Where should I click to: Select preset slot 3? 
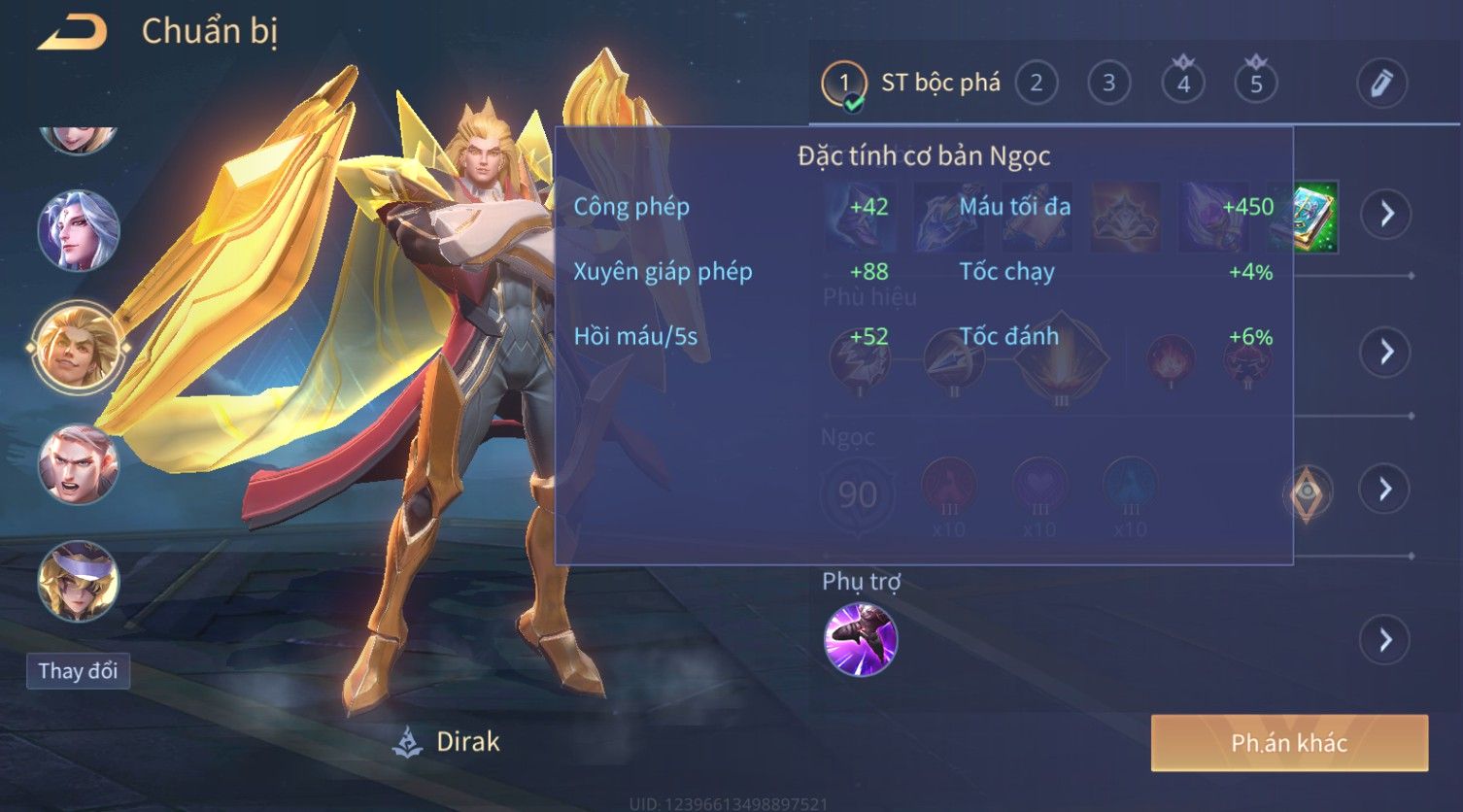click(x=1108, y=84)
